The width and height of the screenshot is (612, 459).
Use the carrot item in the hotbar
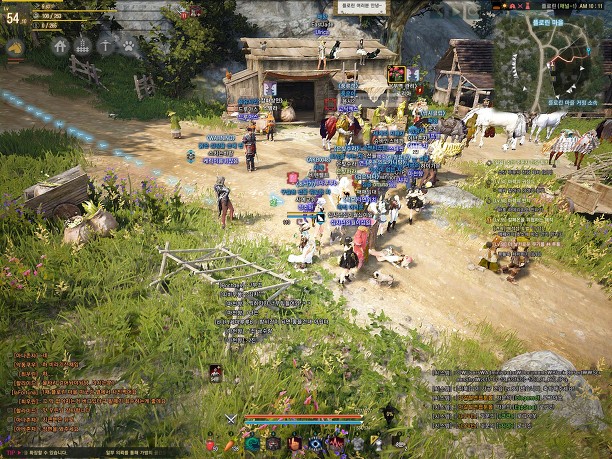click(228, 444)
